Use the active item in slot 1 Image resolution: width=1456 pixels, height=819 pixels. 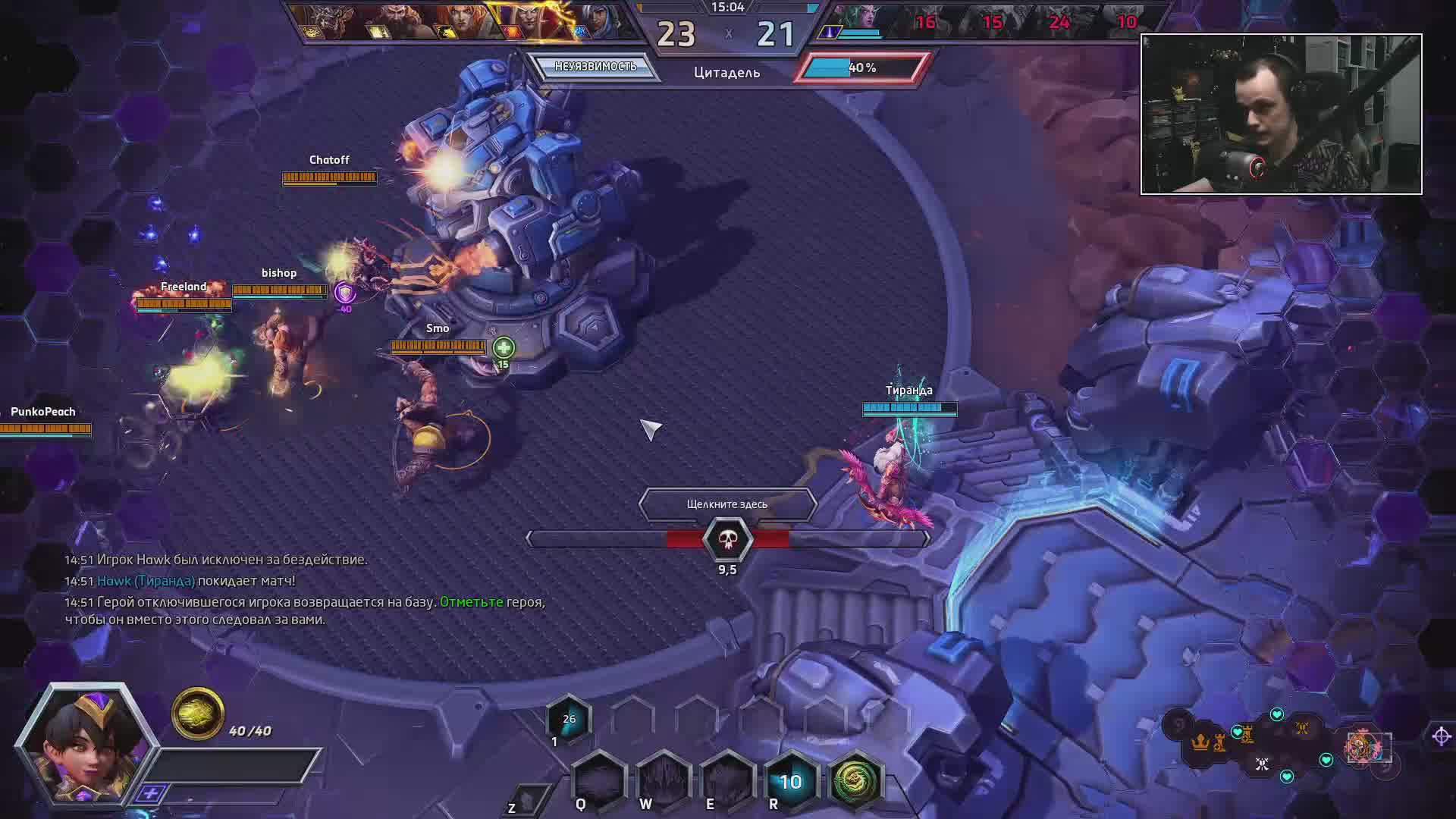tap(568, 720)
